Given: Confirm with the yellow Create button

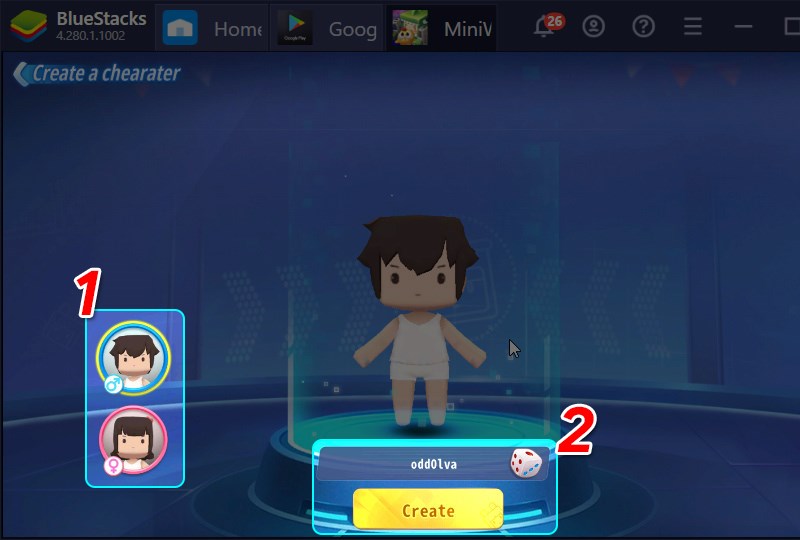Looking at the screenshot, I should click(x=428, y=510).
